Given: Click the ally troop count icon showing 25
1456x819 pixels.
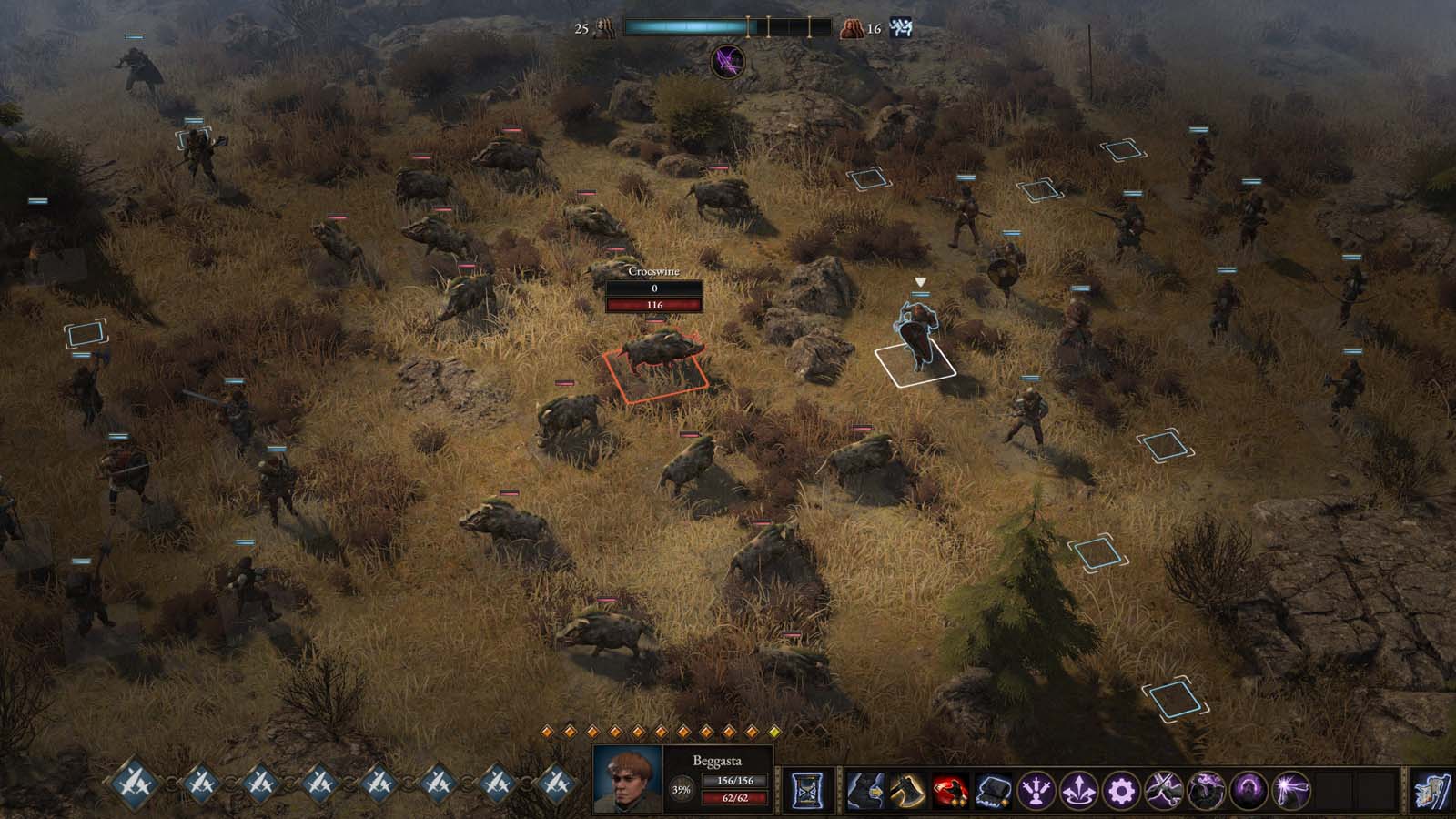Looking at the screenshot, I should point(603,28).
